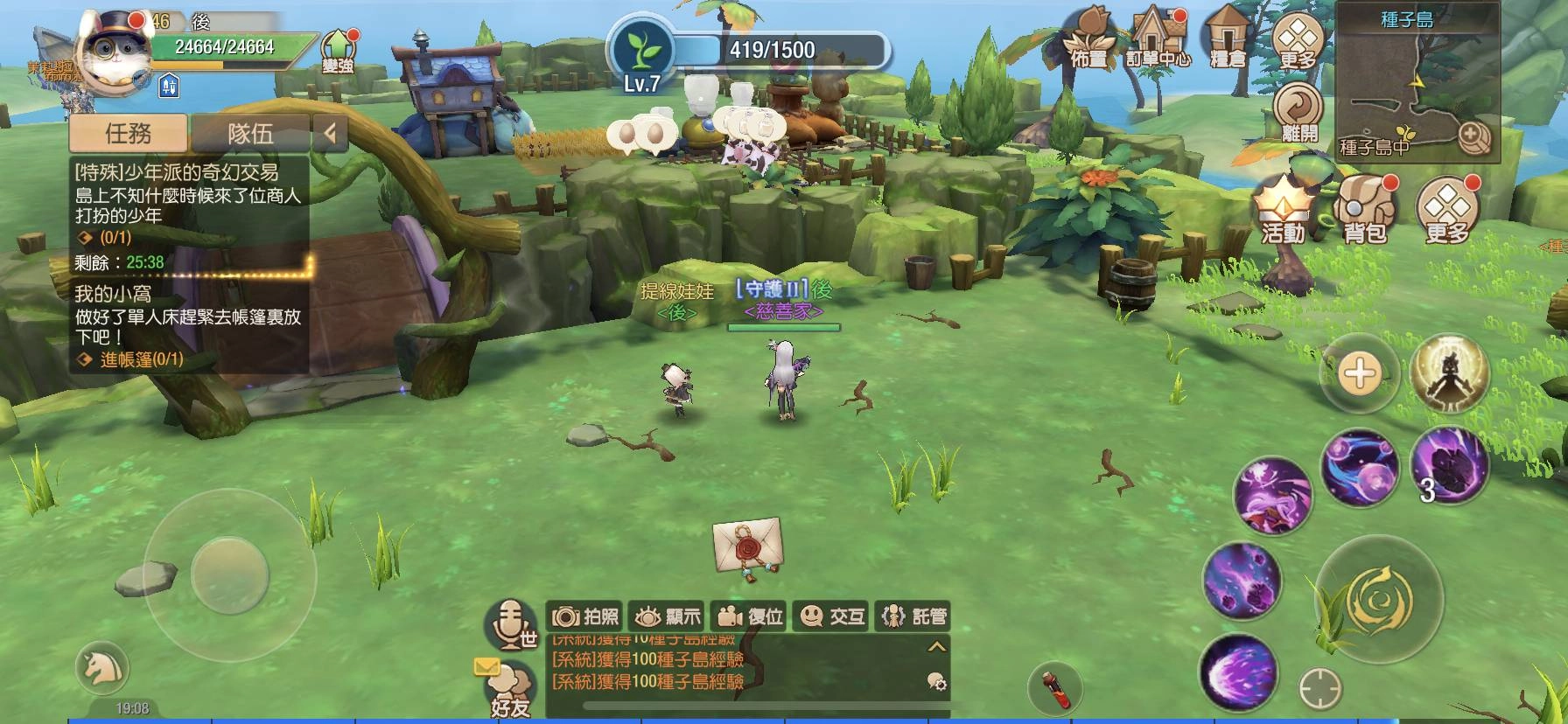Collapse the quest panel with the arrow

click(330, 134)
